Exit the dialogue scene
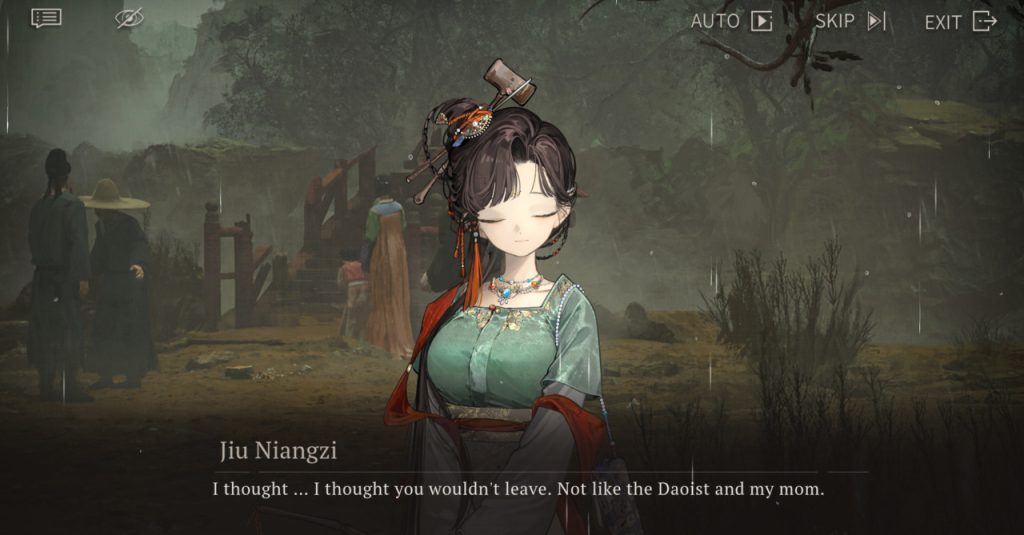The height and width of the screenshot is (535, 1024). pos(960,21)
